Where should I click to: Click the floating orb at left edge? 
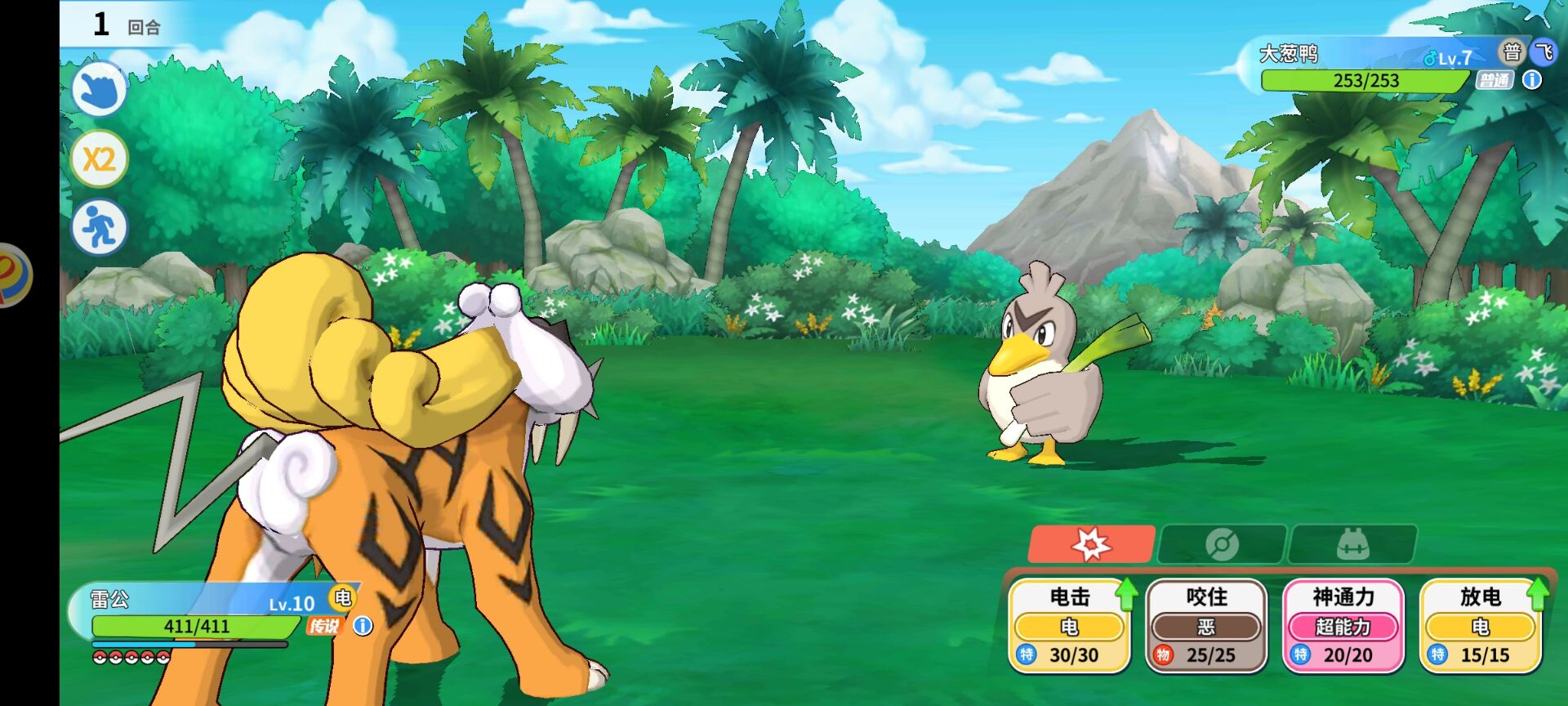tap(13, 275)
